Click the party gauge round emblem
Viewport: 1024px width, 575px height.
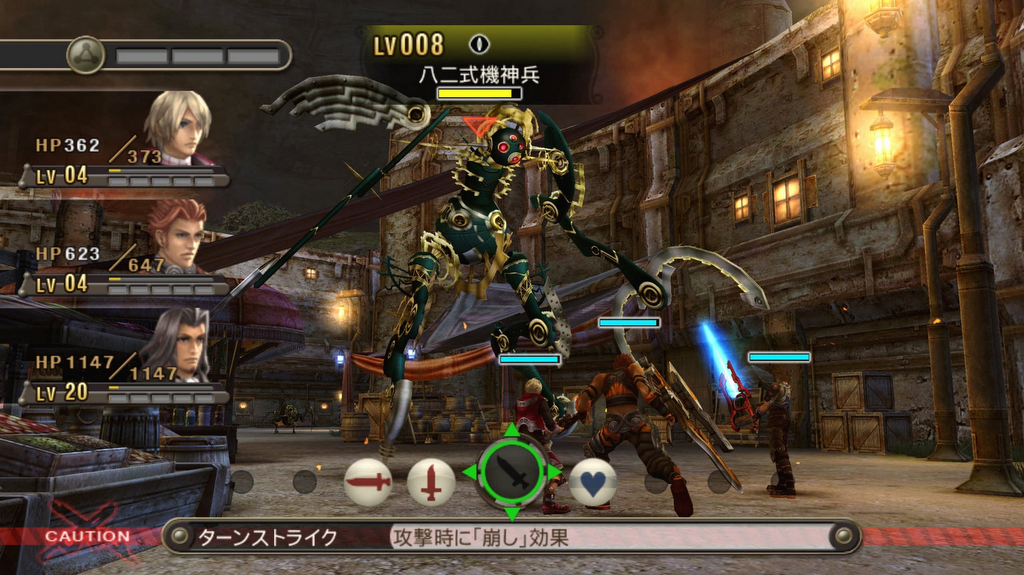point(86,55)
